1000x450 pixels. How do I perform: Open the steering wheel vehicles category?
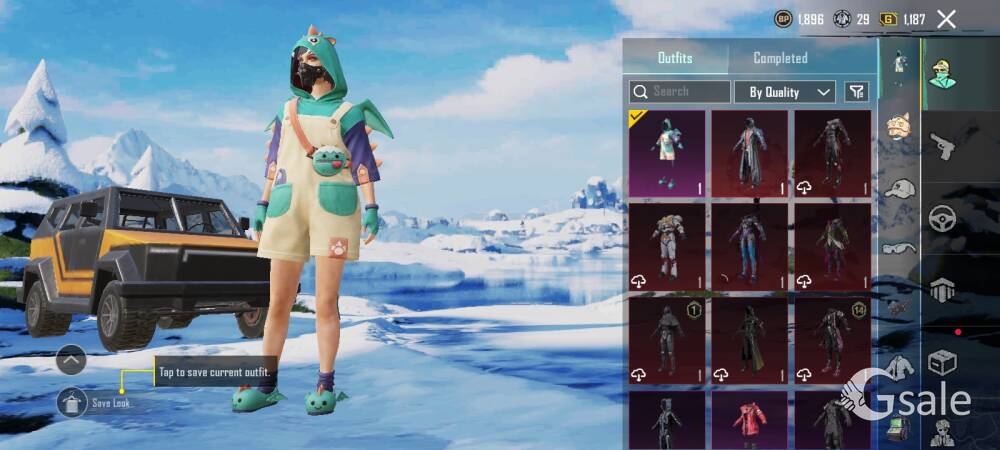[x=943, y=219]
